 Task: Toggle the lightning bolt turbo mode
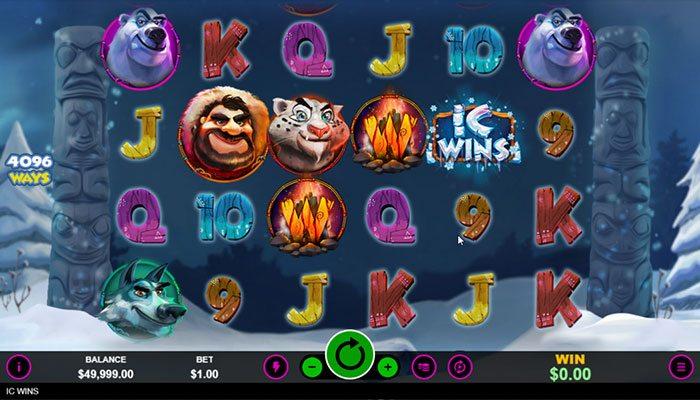click(277, 367)
